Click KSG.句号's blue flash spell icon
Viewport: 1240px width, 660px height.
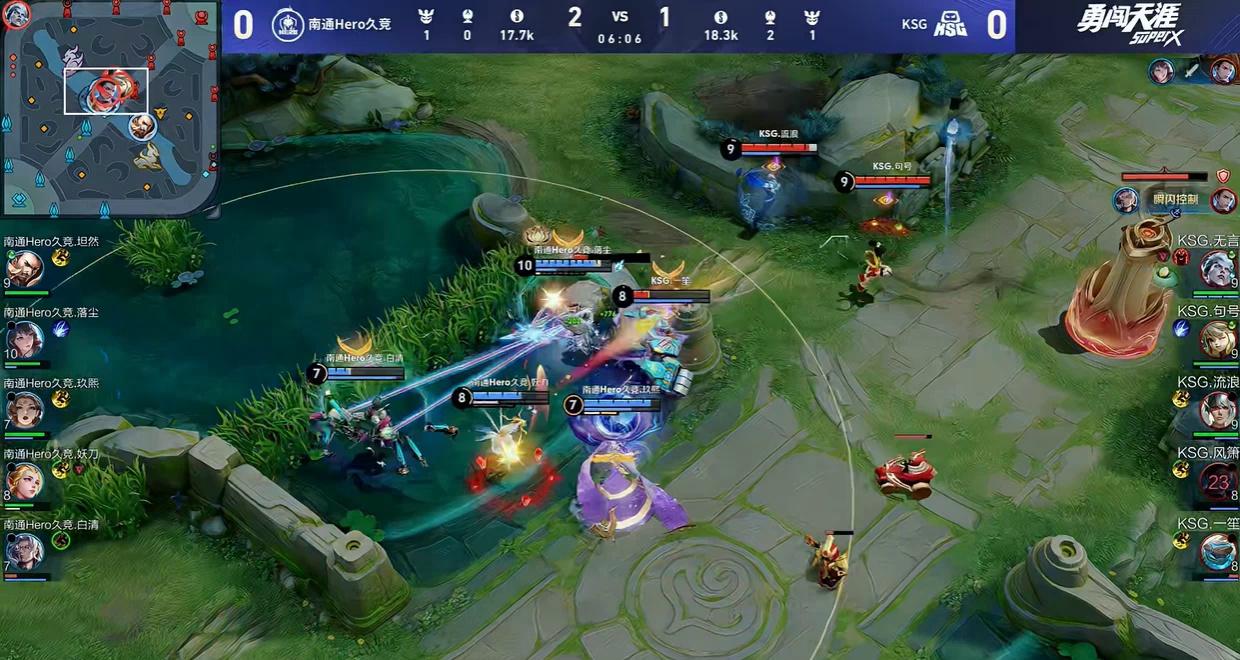click(1181, 328)
